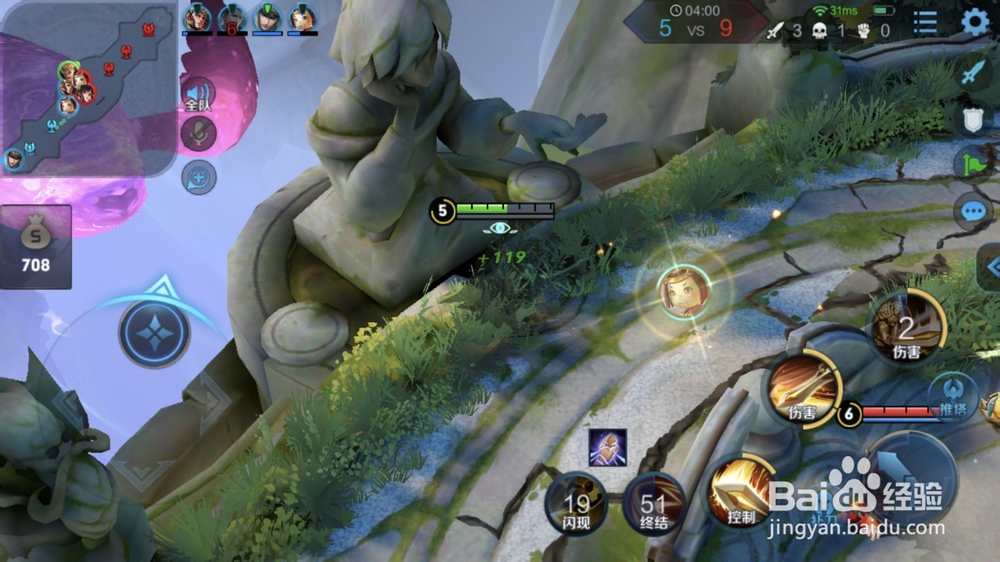The image size is (1000, 562).
Task: Cast the 闪现 flash summoner spell
Action: tap(575, 502)
